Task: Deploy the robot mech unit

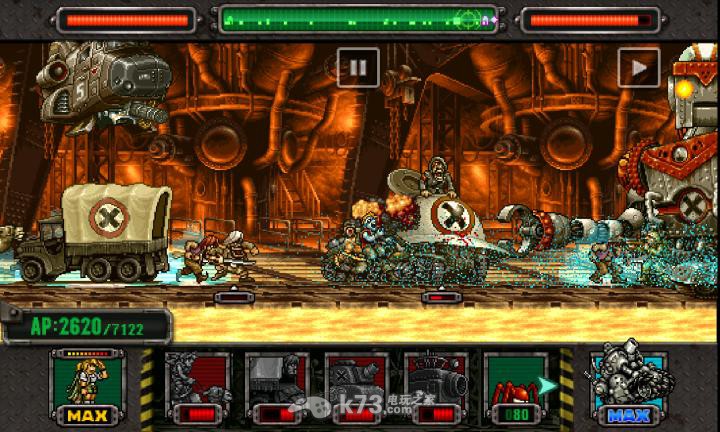Action: [197, 387]
